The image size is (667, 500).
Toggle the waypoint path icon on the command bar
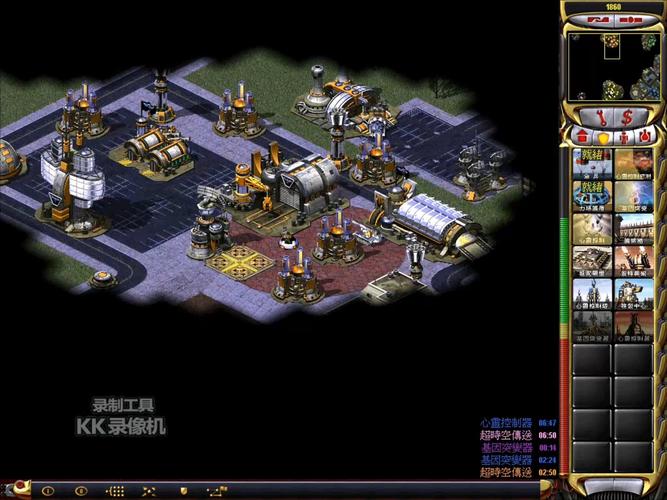tap(216, 491)
